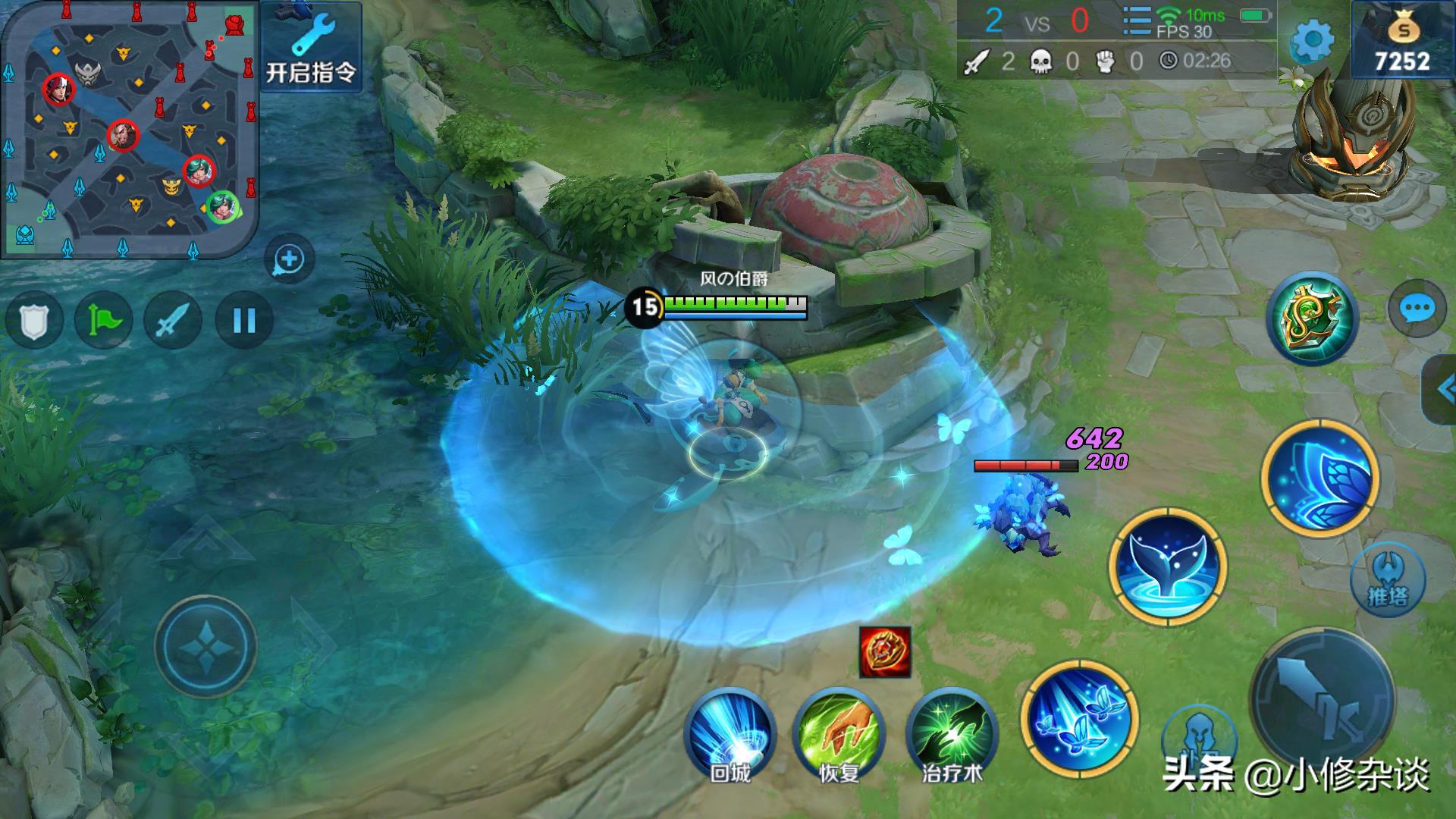Send the sword attack signal
This screenshot has width=1456, height=819.
pyautogui.click(x=173, y=321)
